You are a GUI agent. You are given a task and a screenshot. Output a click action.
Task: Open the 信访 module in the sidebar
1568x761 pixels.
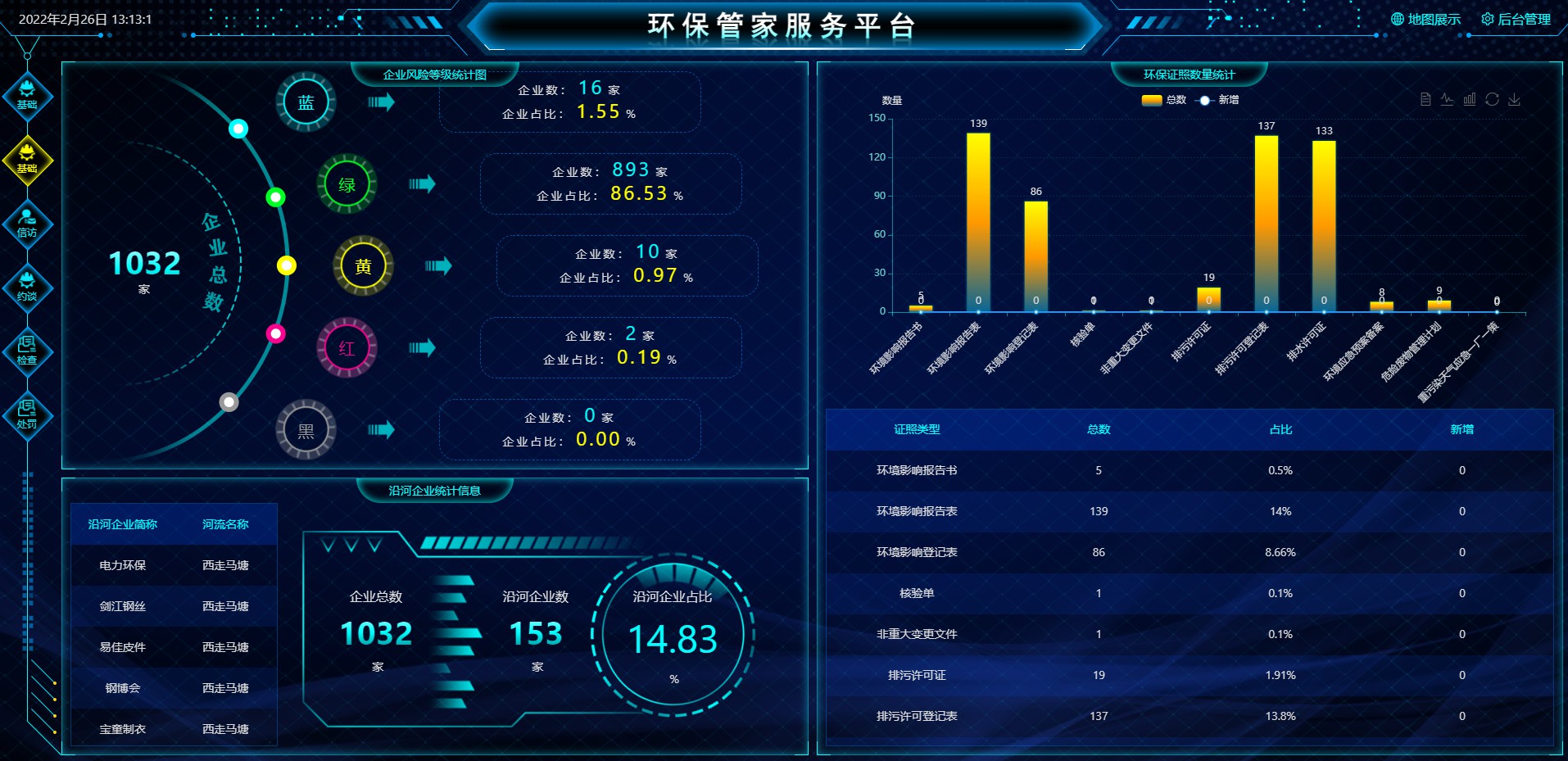27,223
